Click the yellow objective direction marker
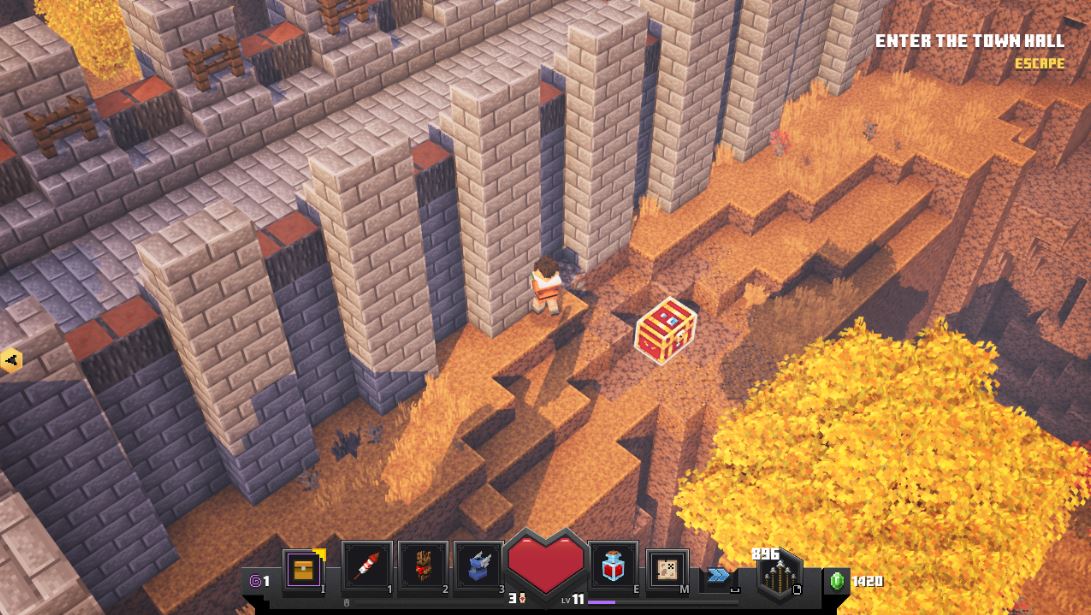1091x615 pixels. point(11,360)
